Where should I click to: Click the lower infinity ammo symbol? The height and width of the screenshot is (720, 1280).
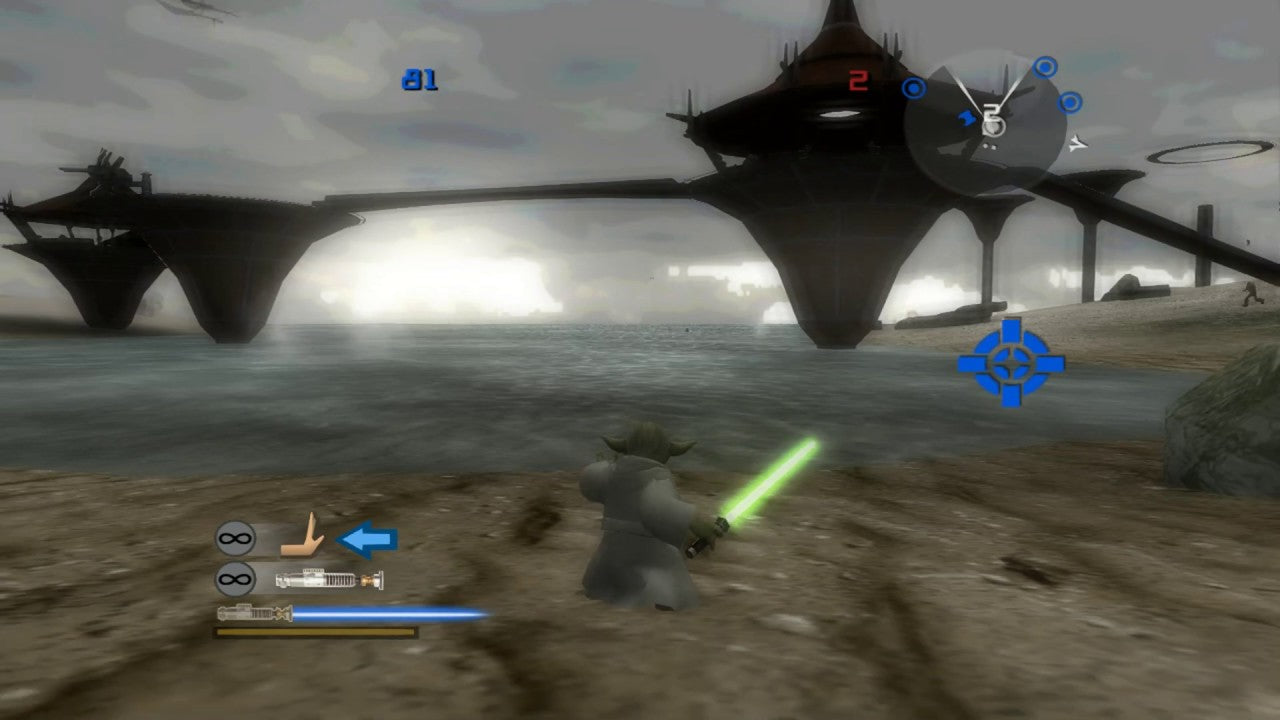pos(235,578)
